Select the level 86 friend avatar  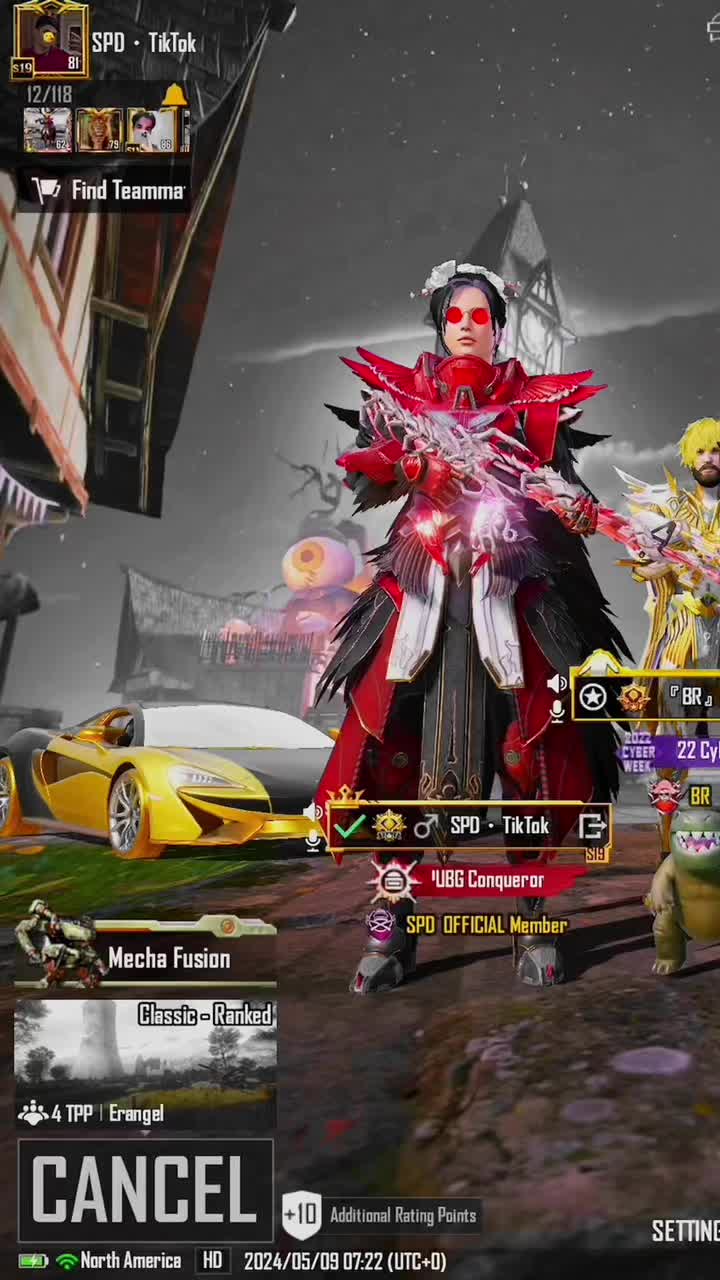[151, 130]
